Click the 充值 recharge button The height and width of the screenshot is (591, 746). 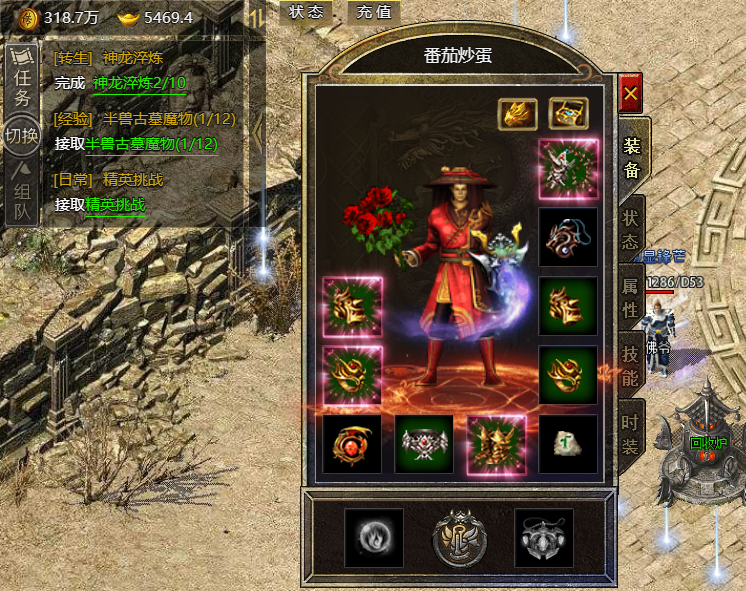374,11
